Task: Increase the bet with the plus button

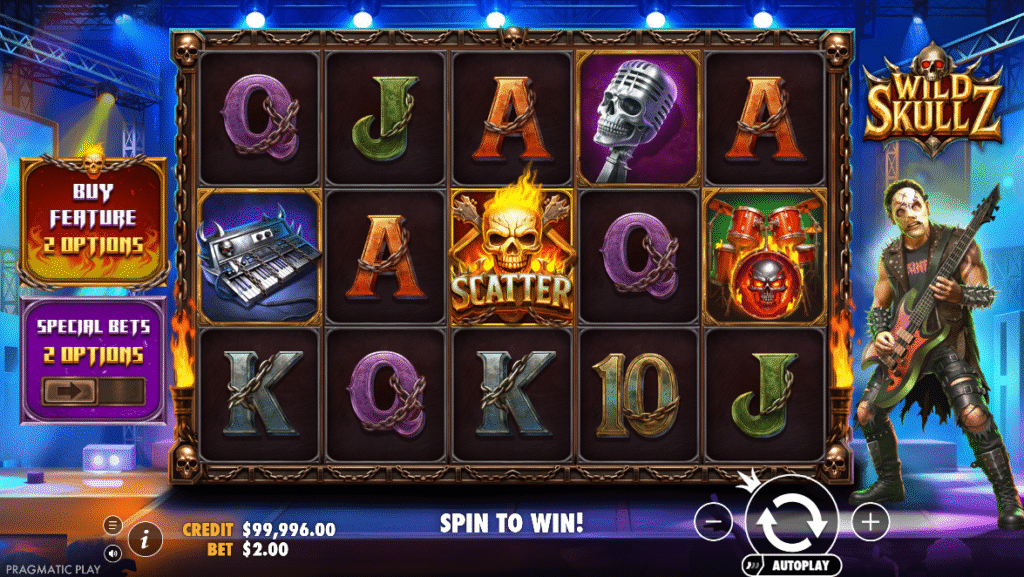Action: (870, 521)
